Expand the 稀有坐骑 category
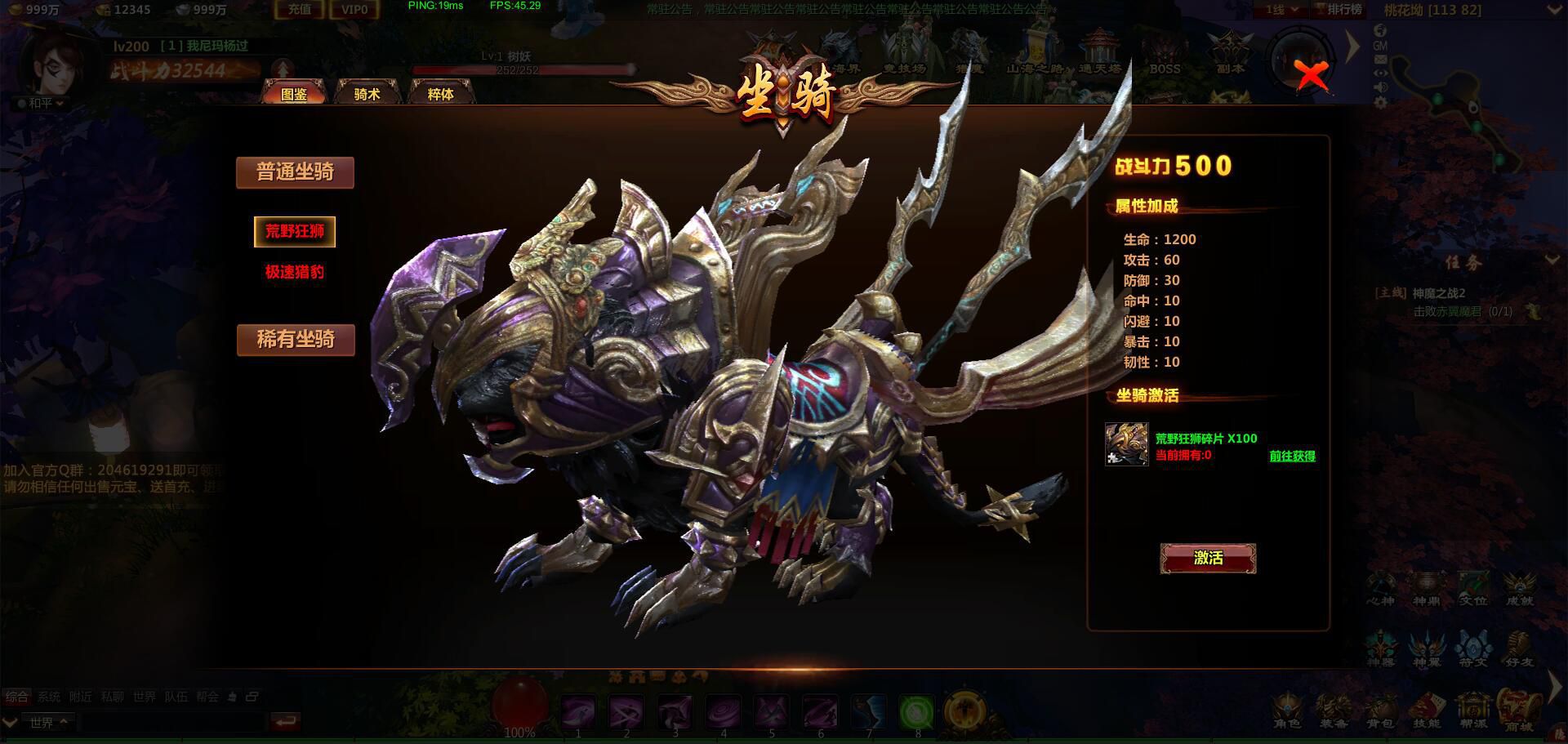This screenshot has width=1568, height=744. coord(296,340)
